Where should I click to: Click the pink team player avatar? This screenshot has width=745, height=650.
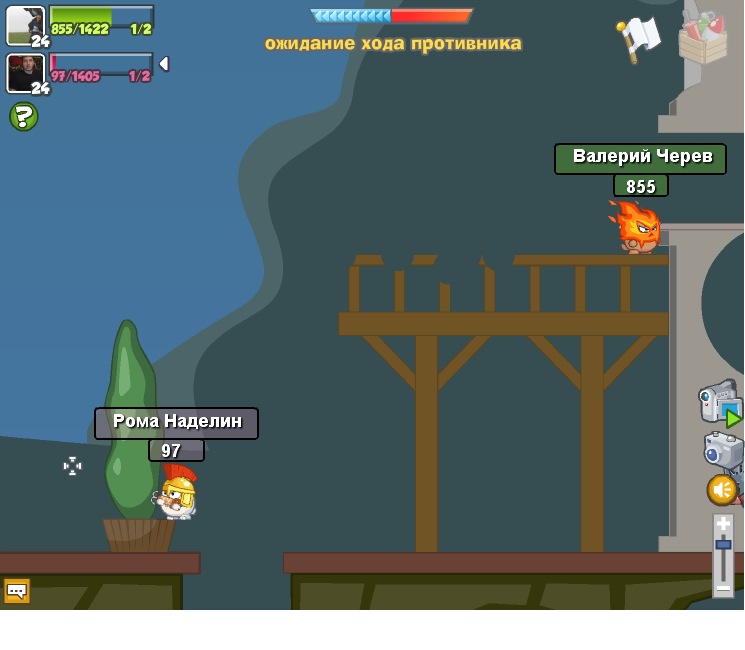[25, 72]
